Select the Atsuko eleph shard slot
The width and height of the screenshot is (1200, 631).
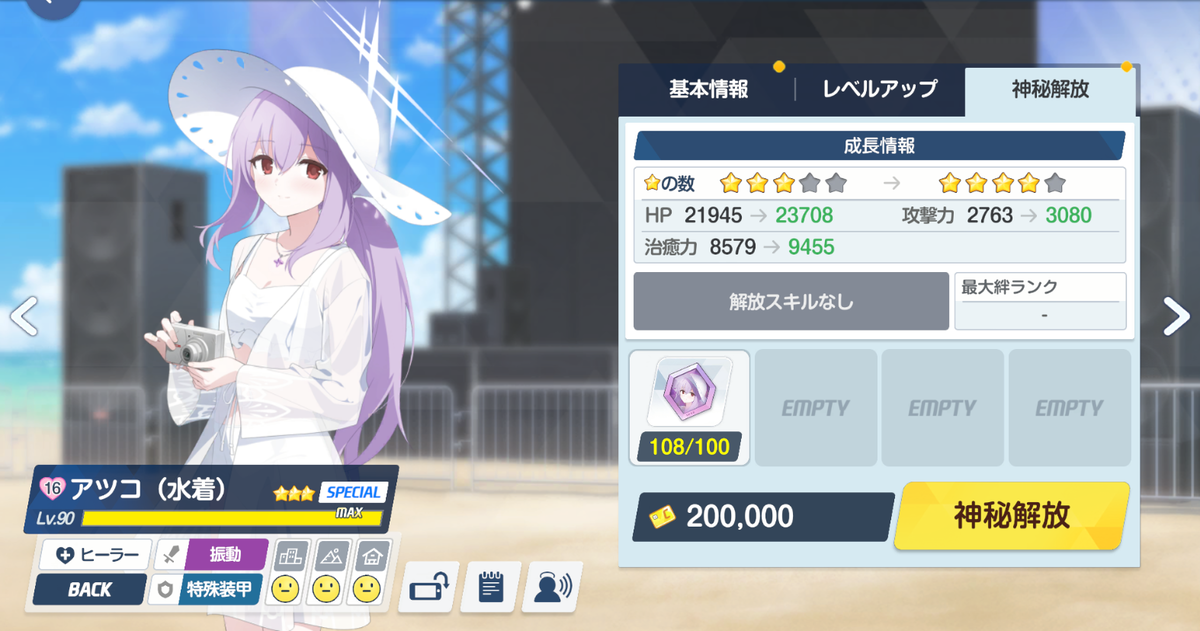click(689, 407)
